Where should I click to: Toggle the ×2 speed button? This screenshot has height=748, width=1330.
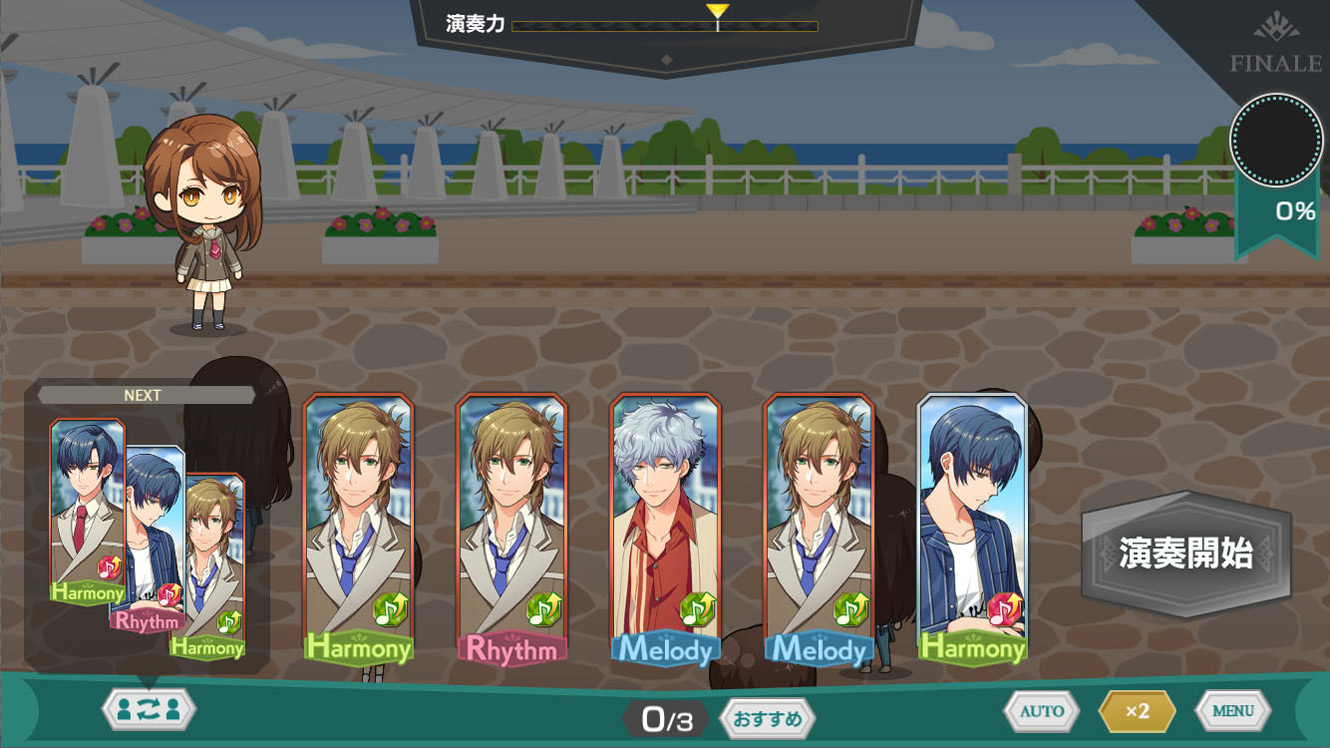[x=1137, y=711]
